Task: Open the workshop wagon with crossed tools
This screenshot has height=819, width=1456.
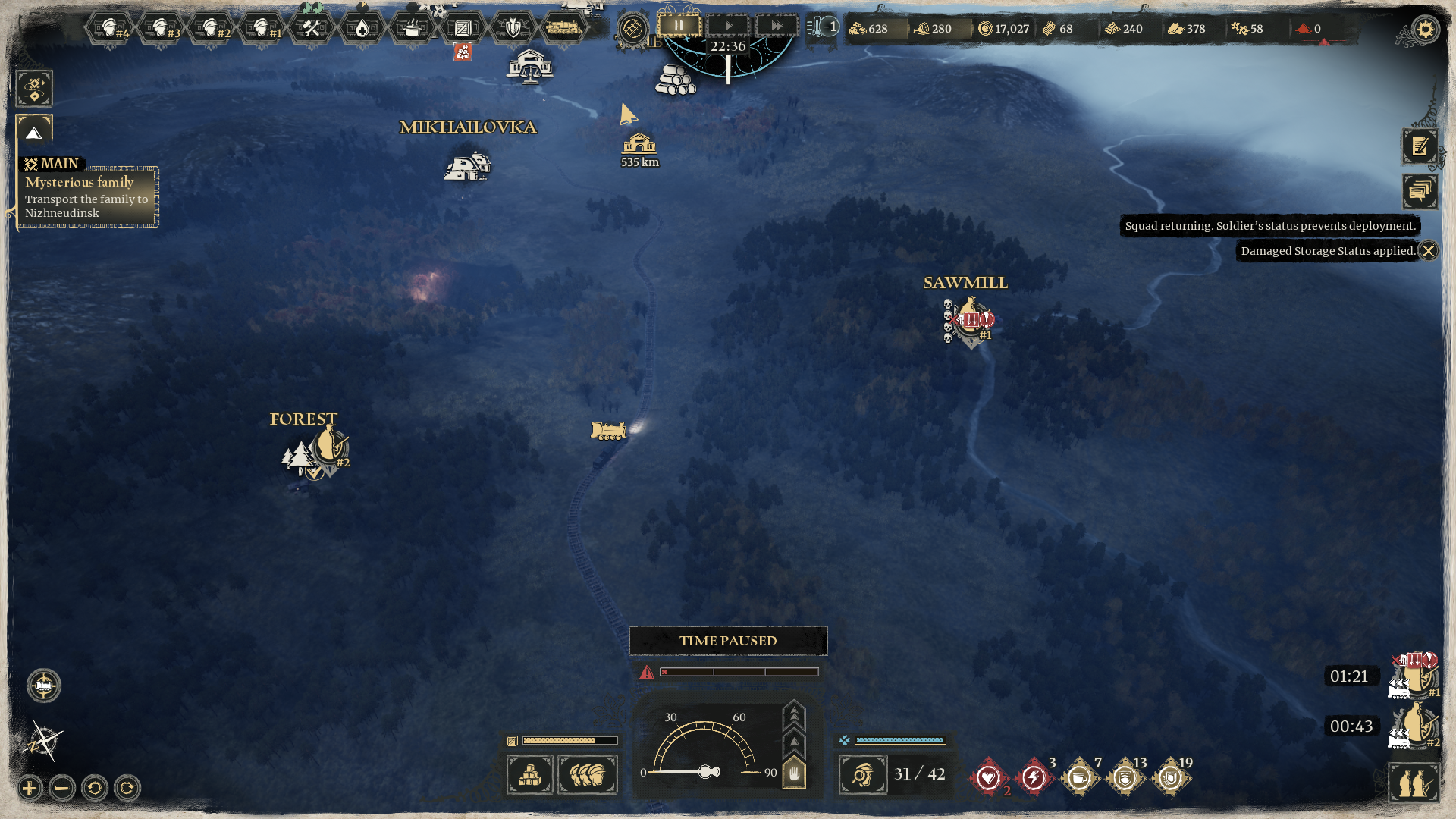Action: (311, 29)
